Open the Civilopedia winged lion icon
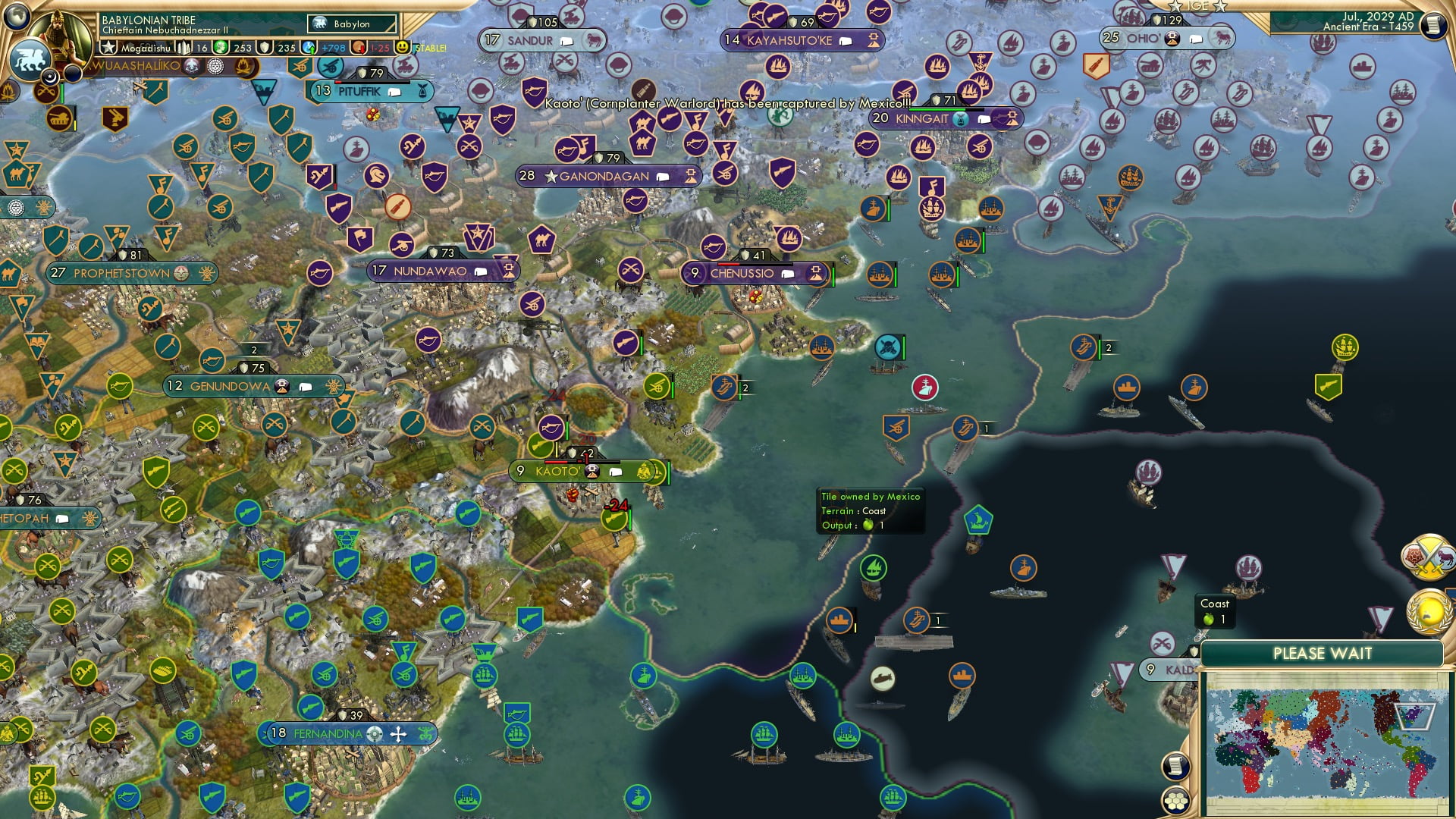1456x819 pixels. pos(30,61)
